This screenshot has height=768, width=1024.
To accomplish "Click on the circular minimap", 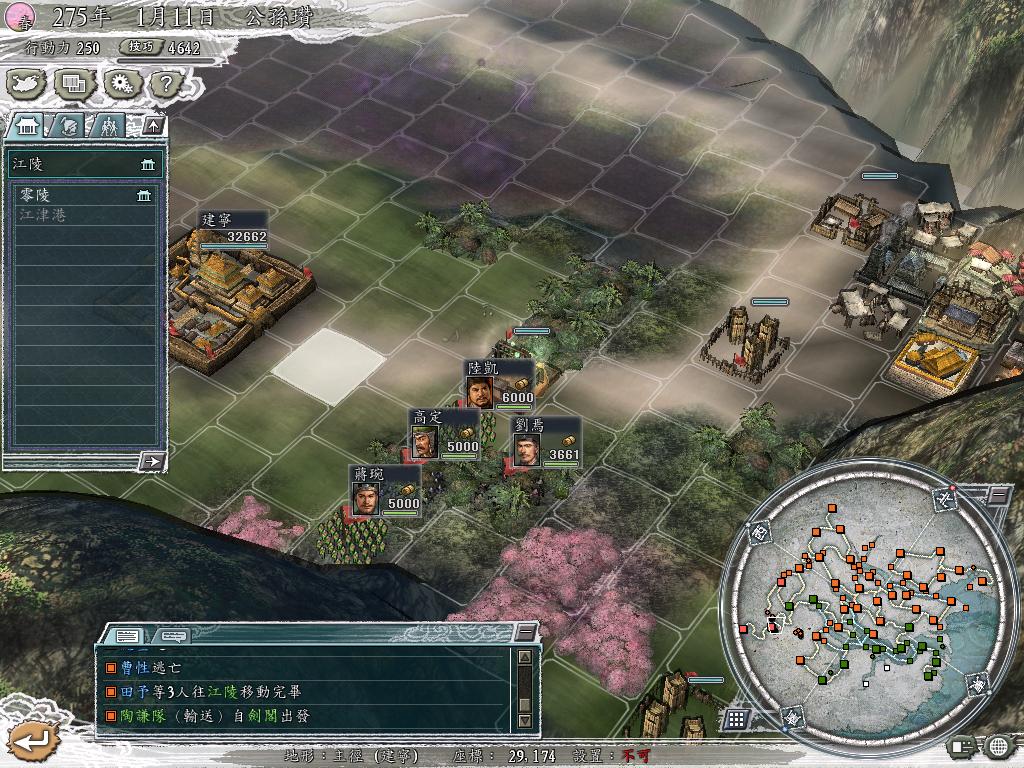I will pyautogui.click(x=860, y=598).
